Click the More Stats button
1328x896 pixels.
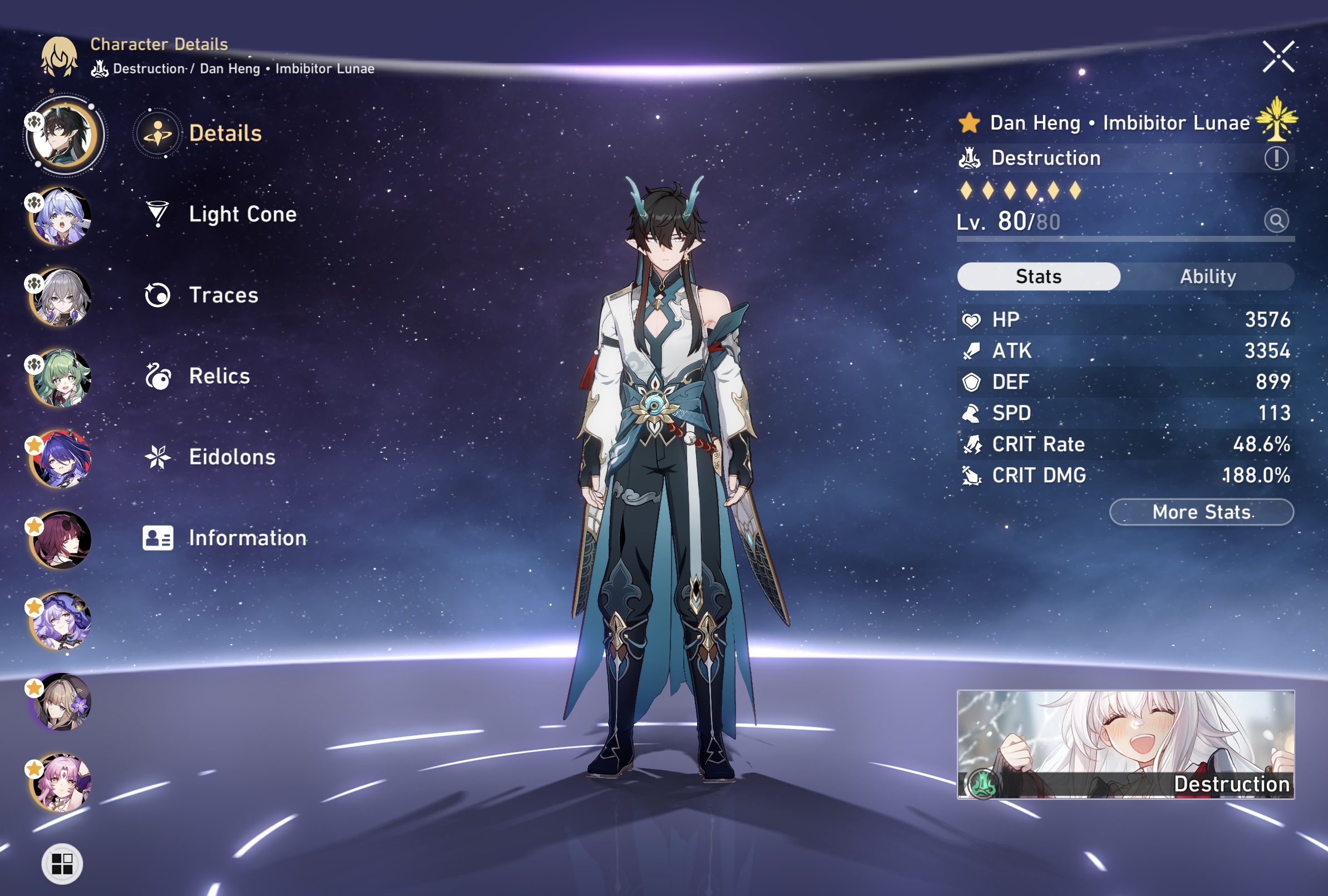tap(1201, 512)
